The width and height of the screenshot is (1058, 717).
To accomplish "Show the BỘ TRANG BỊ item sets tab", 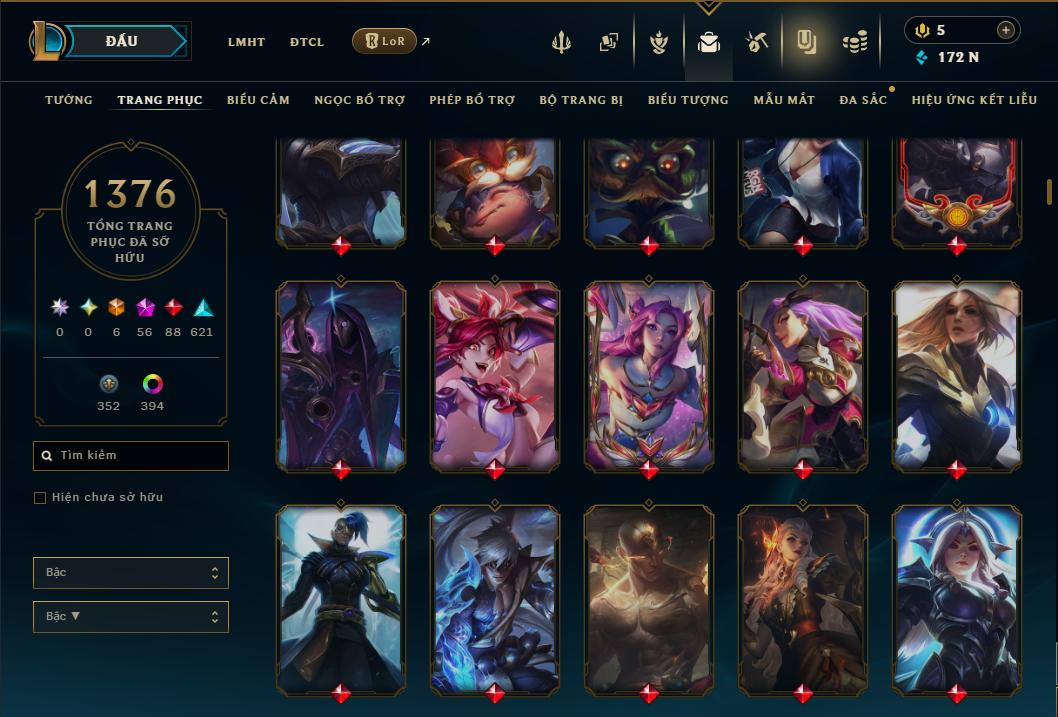I will [x=581, y=100].
